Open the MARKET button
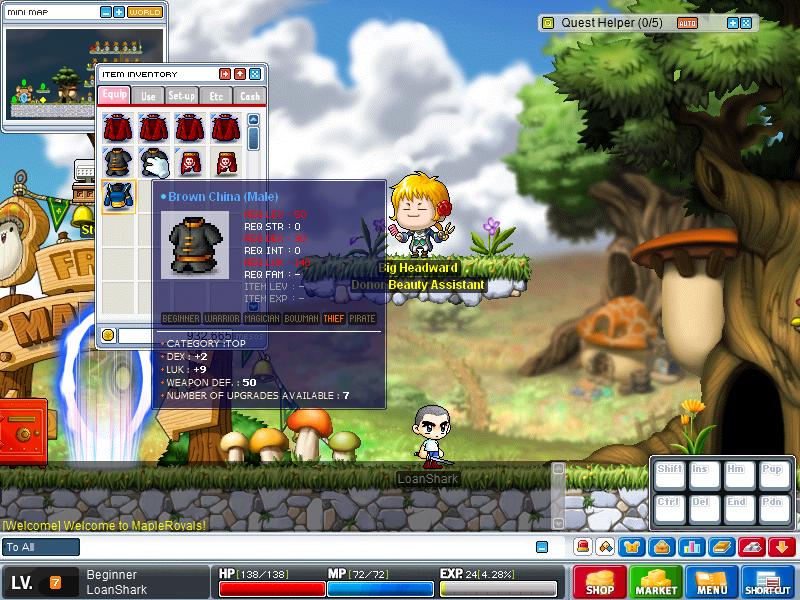 [656, 582]
